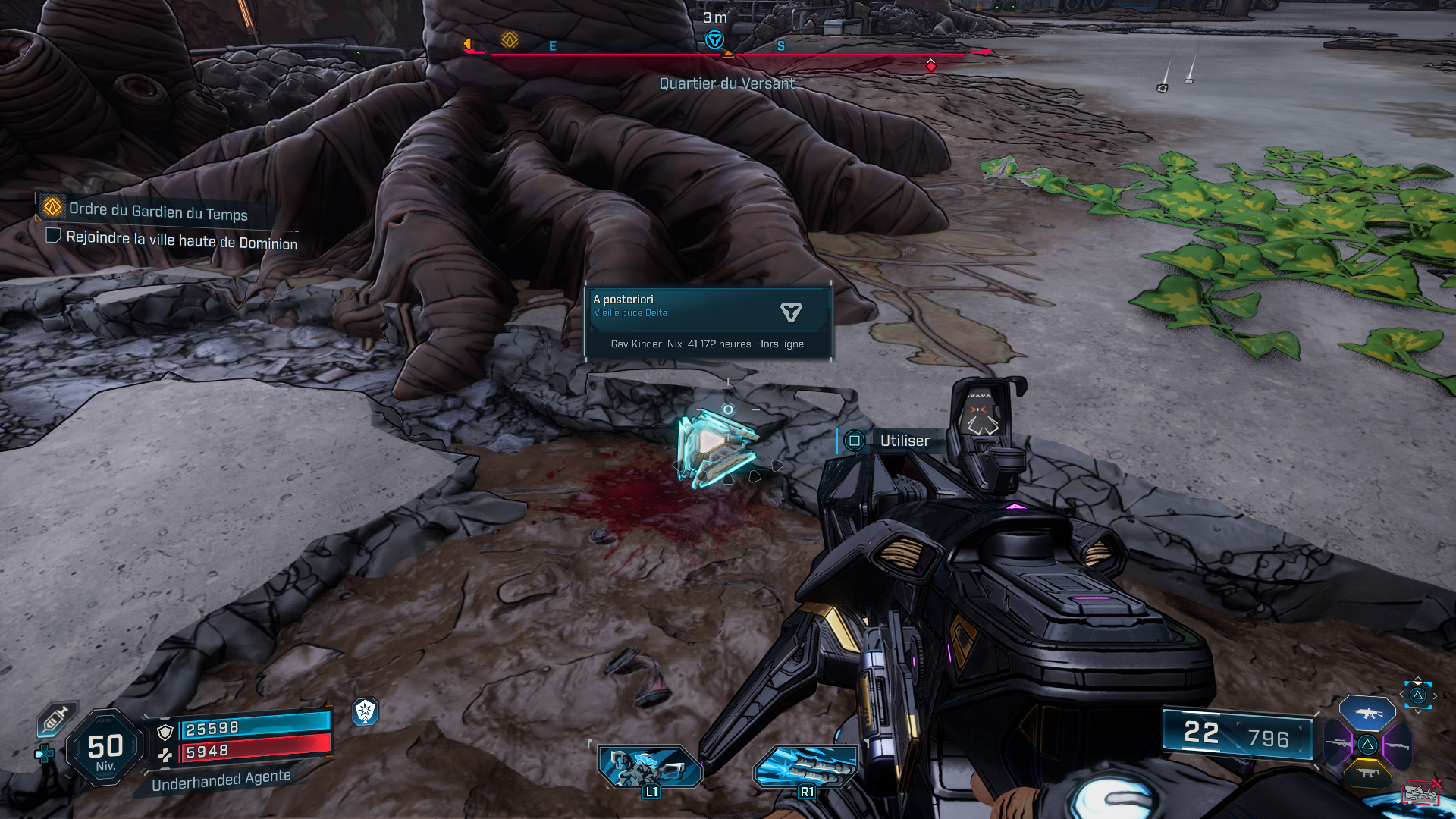Image resolution: width=1456 pixels, height=819 pixels.
Task: Activate the R1 ordnance skill icon
Action: click(806, 767)
